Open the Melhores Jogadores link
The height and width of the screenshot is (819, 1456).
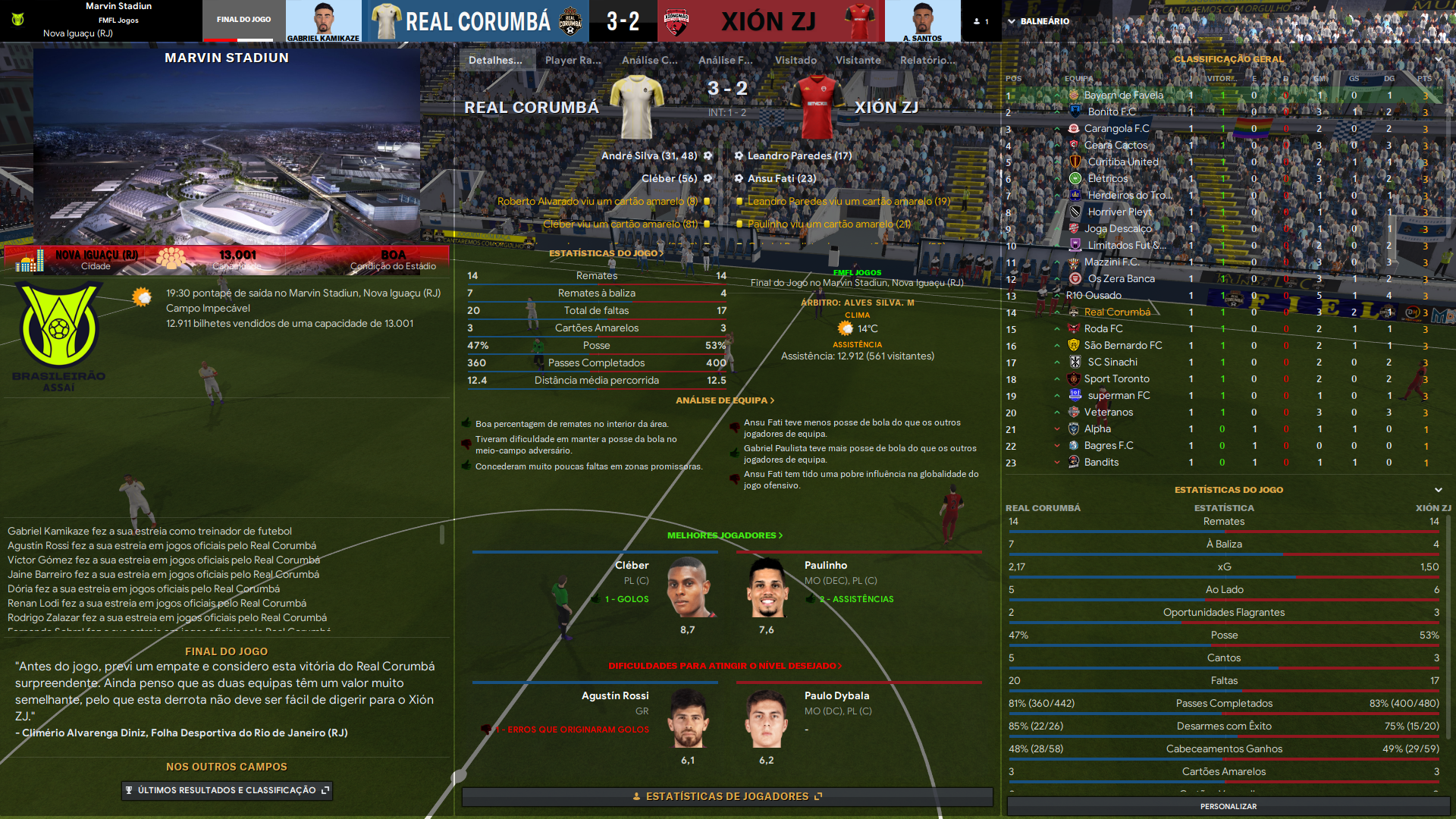724,535
